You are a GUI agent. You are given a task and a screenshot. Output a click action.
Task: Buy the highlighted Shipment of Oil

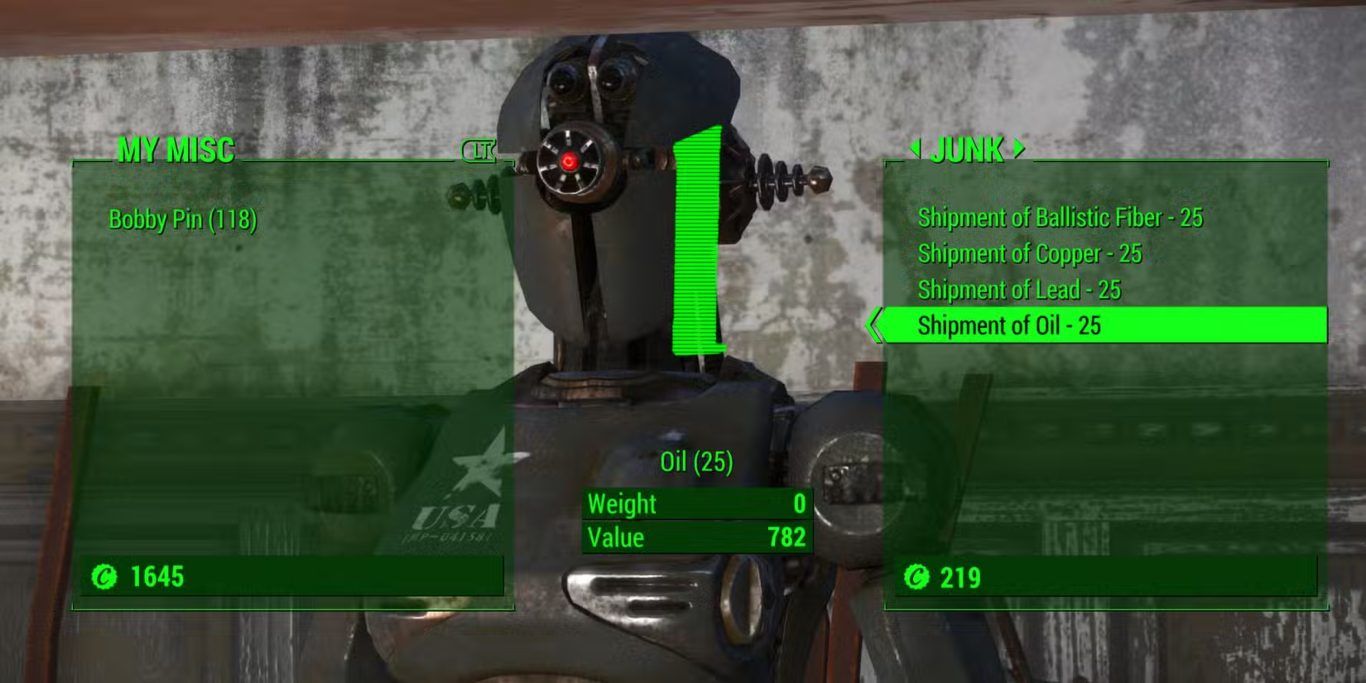[1009, 326]
